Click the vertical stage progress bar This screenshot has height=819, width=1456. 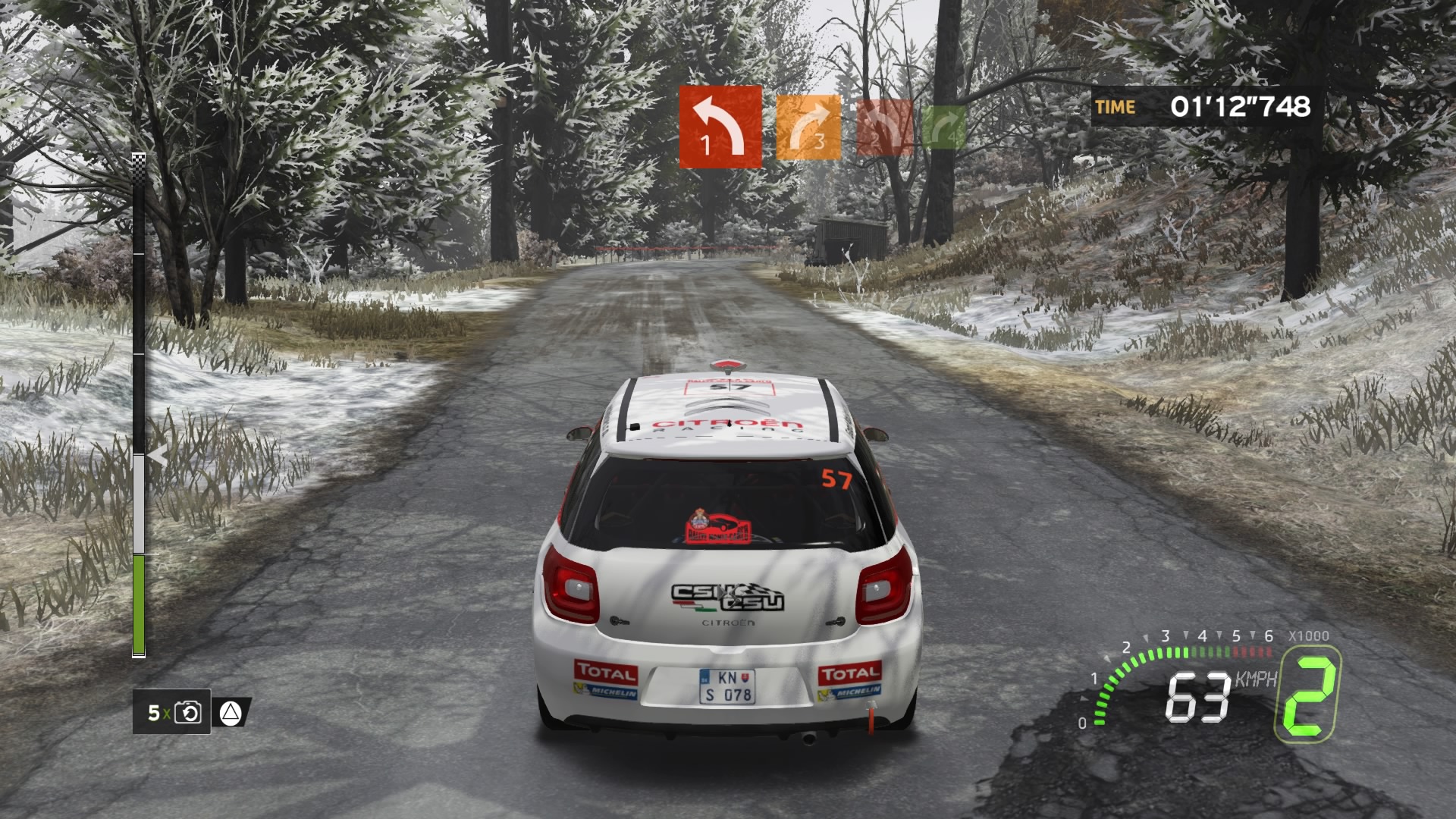(x=139, y=406)
